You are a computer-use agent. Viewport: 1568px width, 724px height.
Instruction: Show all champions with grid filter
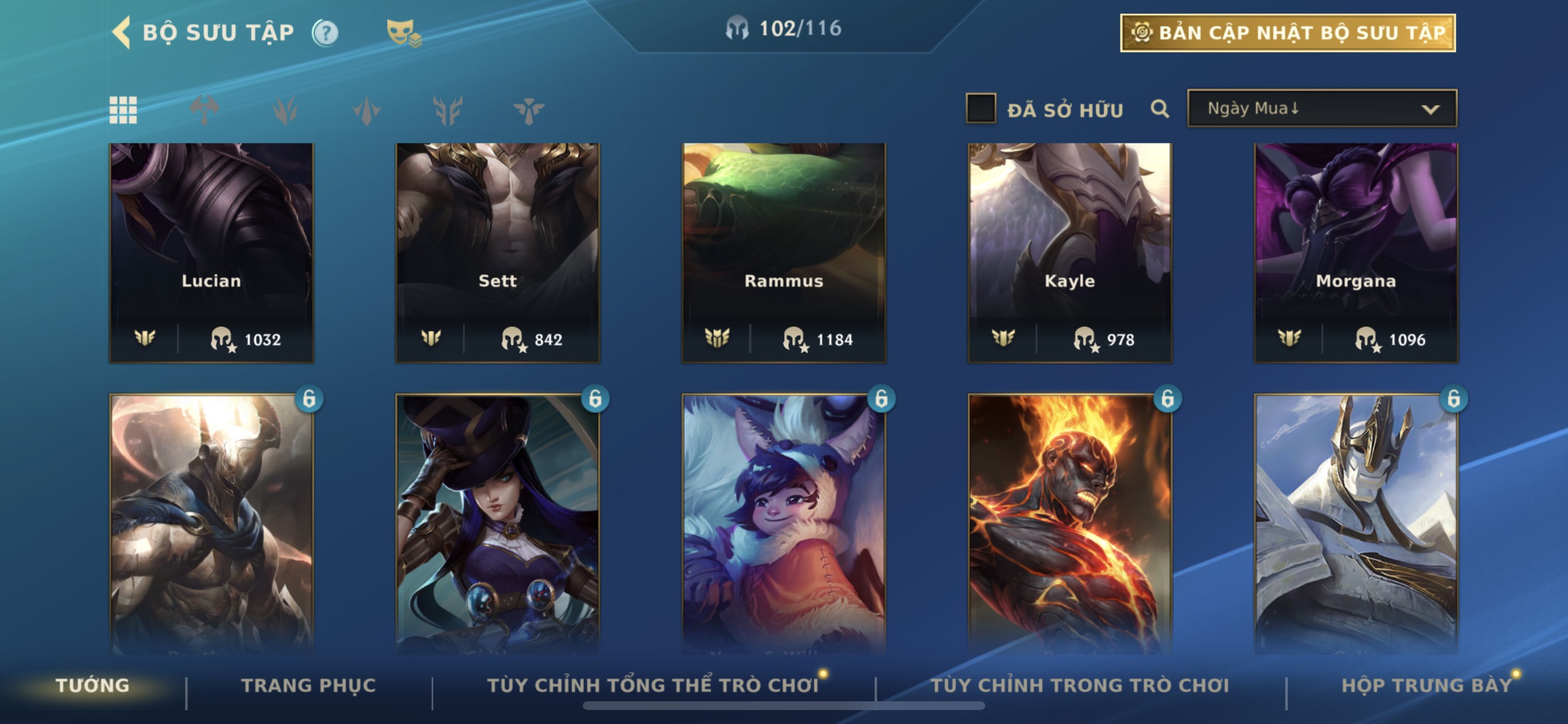123,110
